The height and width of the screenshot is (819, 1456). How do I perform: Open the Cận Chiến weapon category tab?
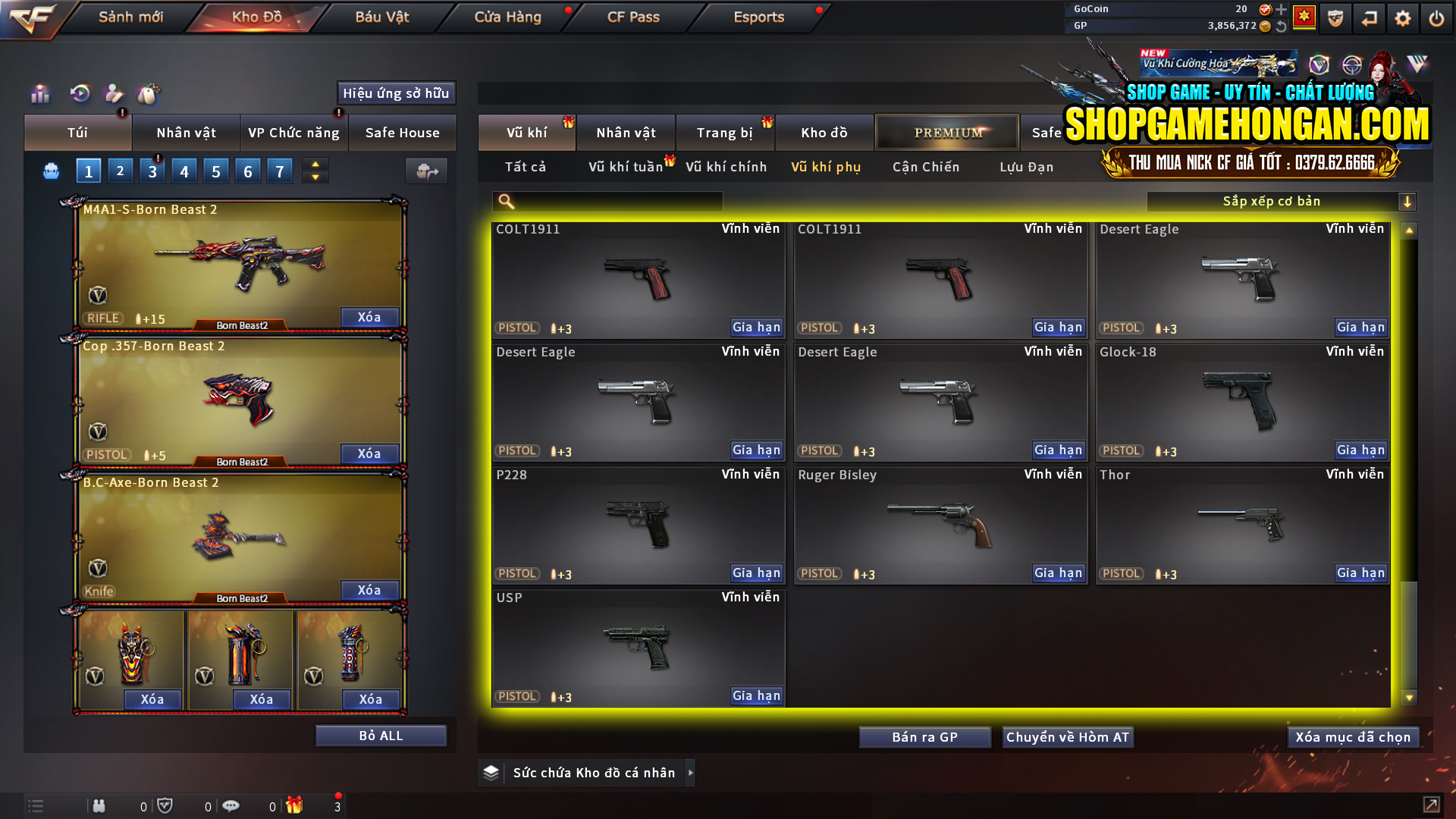point(925,167)
